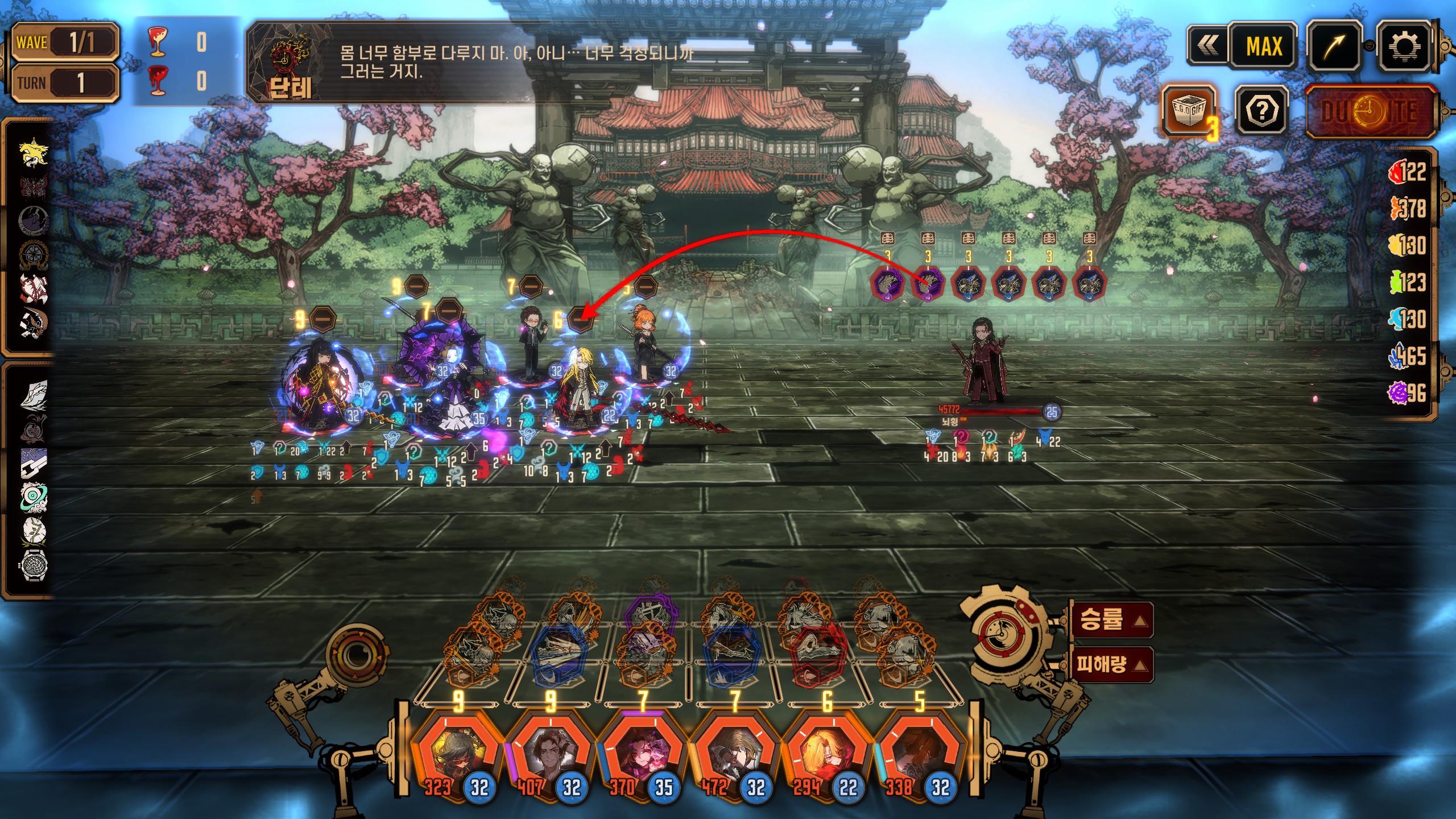Inspect the wristwatch E.G.O gift icon
This screenshot has height=819, width=1456.
coord(34,565)
